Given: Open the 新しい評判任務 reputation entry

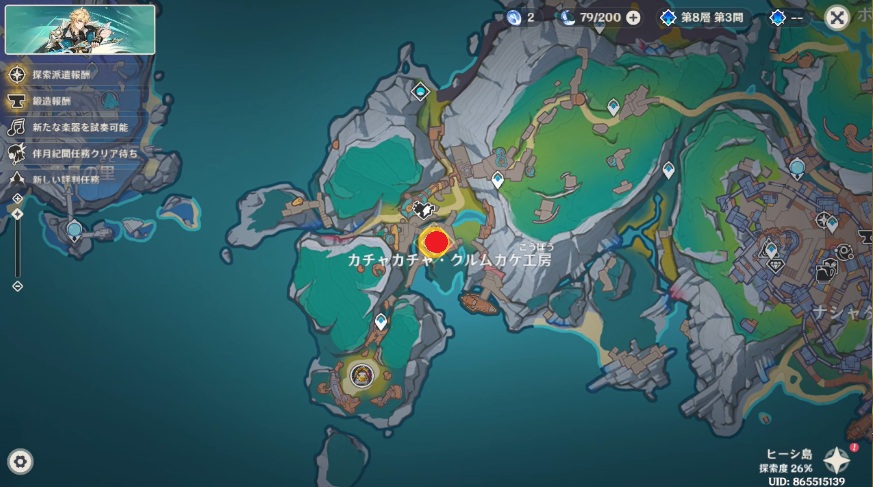Looking at the screenshot, I should pos(17,178).
